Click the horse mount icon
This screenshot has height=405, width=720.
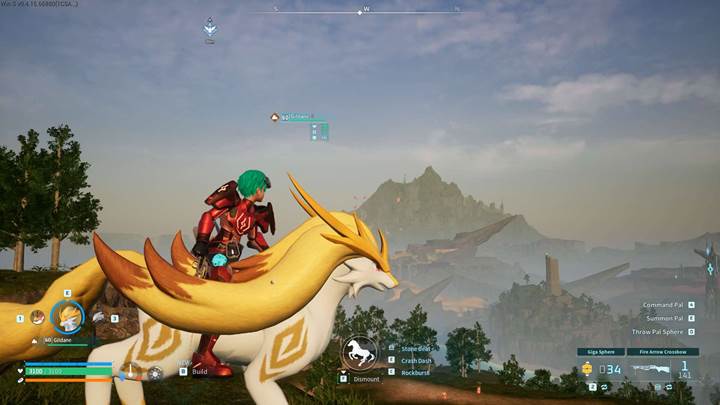point(358,353)
